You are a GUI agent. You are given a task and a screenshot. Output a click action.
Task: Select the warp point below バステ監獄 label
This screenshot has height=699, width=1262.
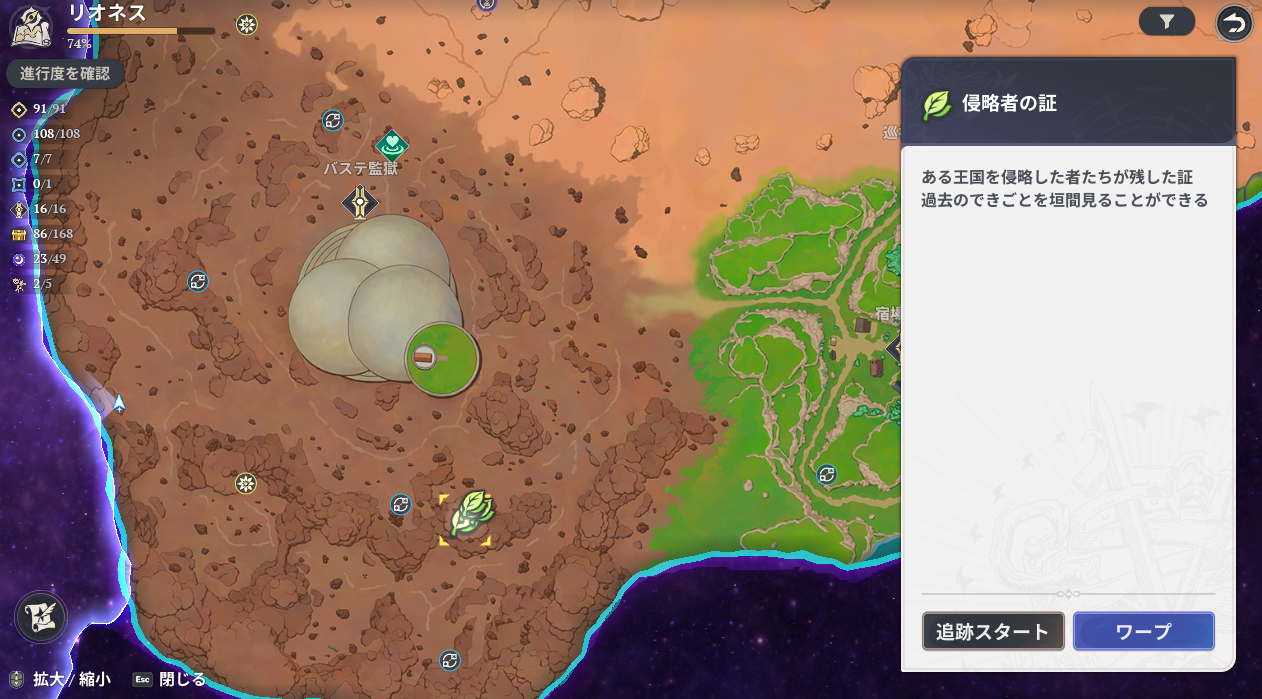point(360,202)
